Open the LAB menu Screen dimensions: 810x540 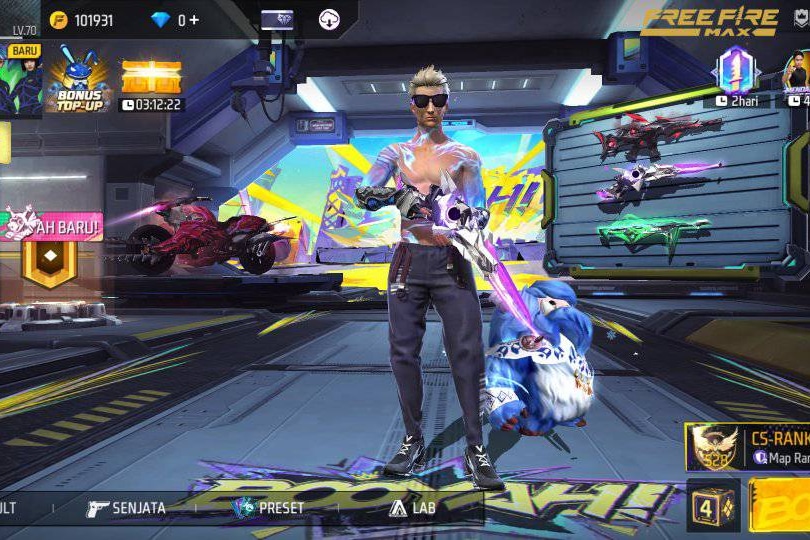coord(412,508)
